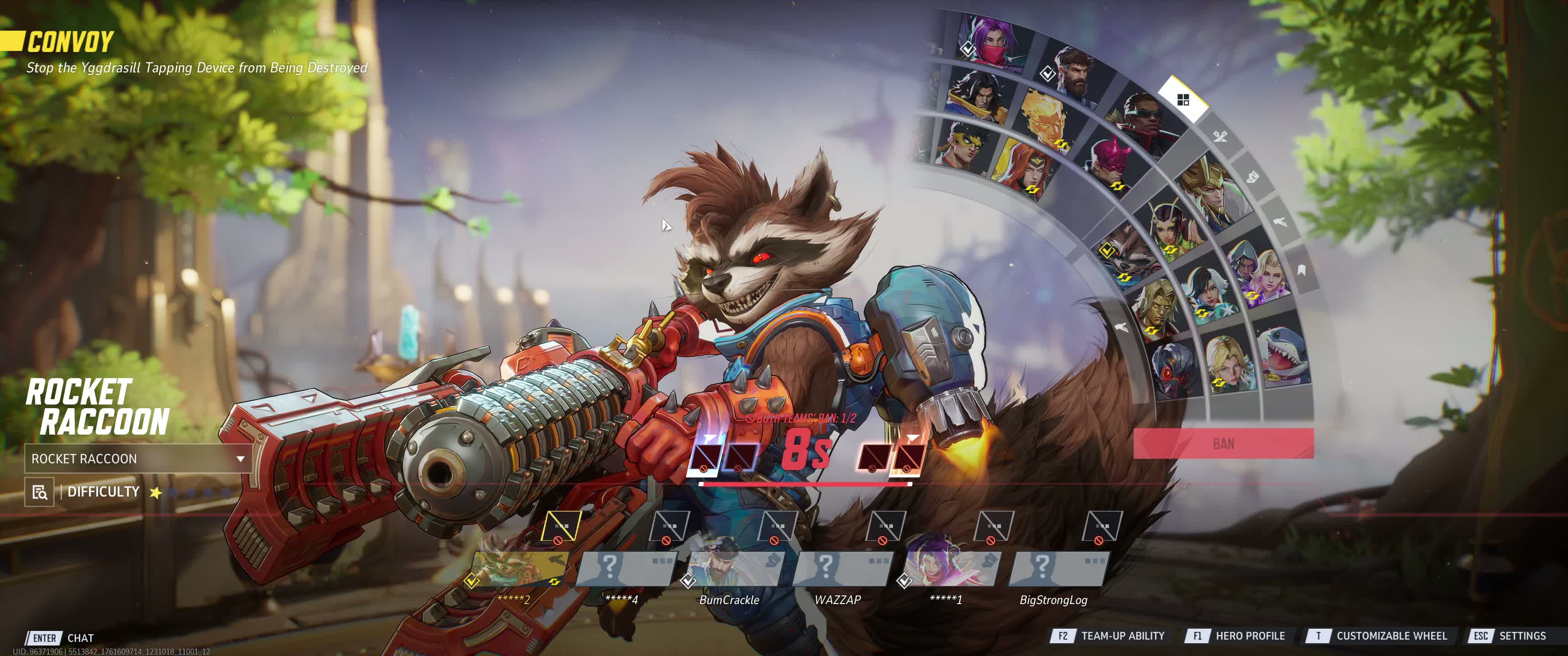Open the Rocket Raccoon costume dropdown
This screenshot has height=656, width=1568.
pos(138,459)
